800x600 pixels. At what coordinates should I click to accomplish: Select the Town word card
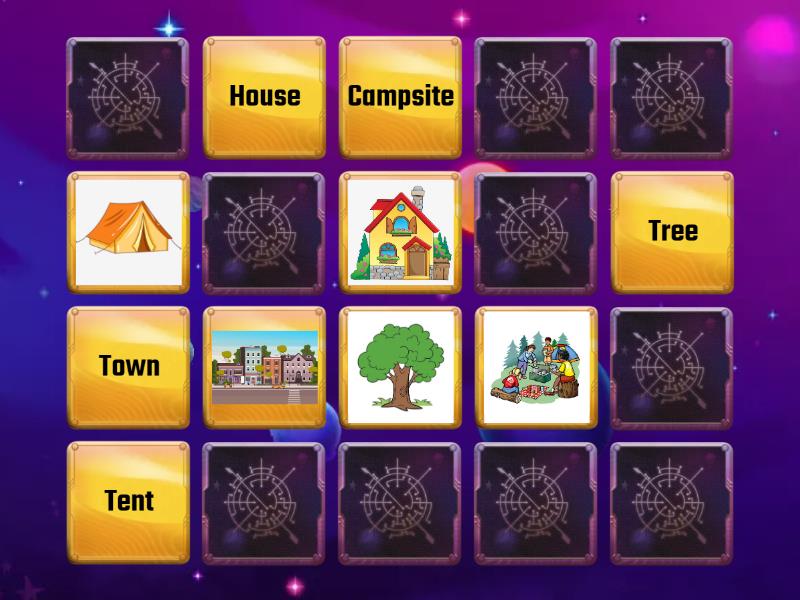[128, 367]
